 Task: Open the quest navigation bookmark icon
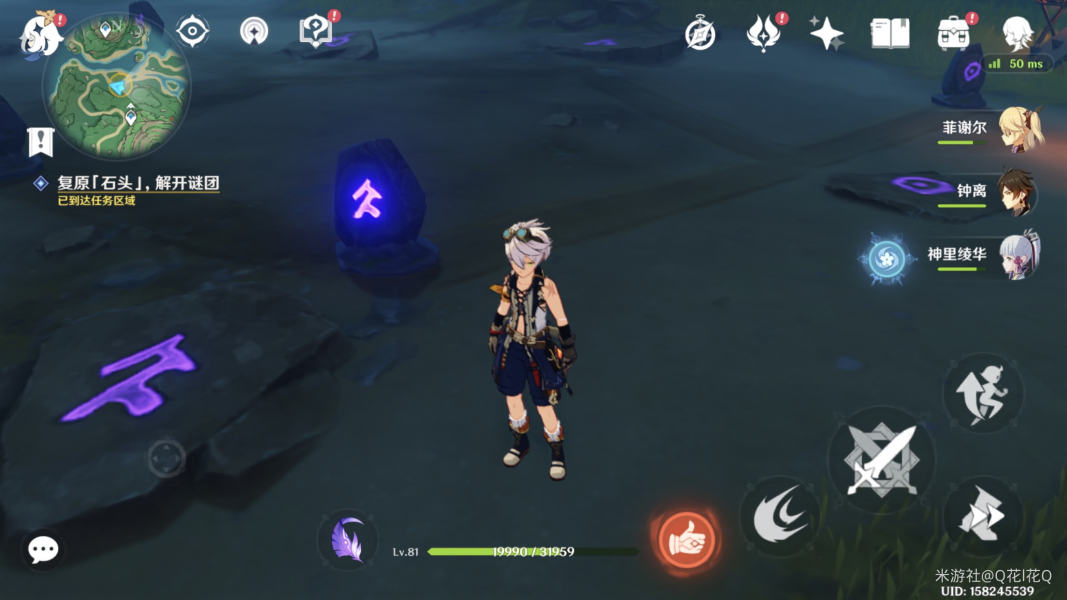[40, 142]
